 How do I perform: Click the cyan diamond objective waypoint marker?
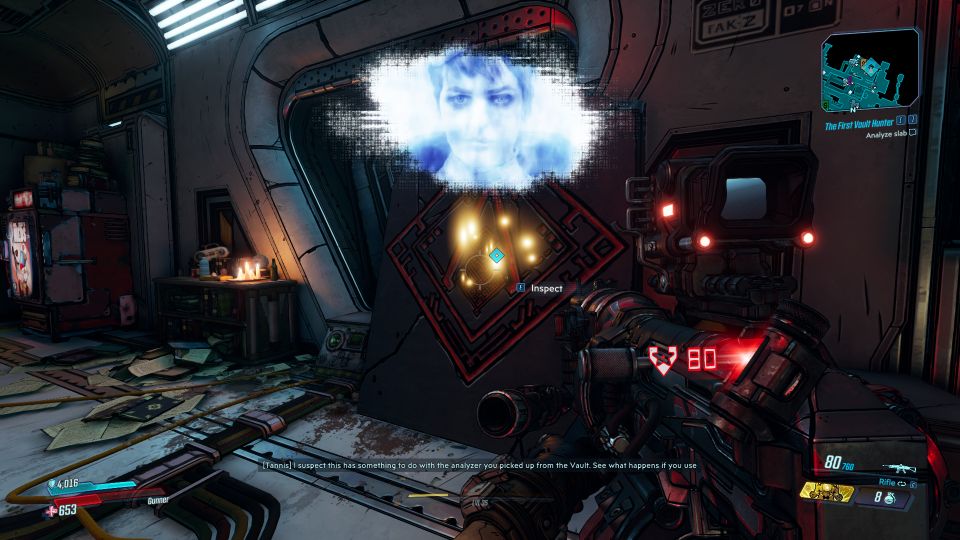[496, 256]
